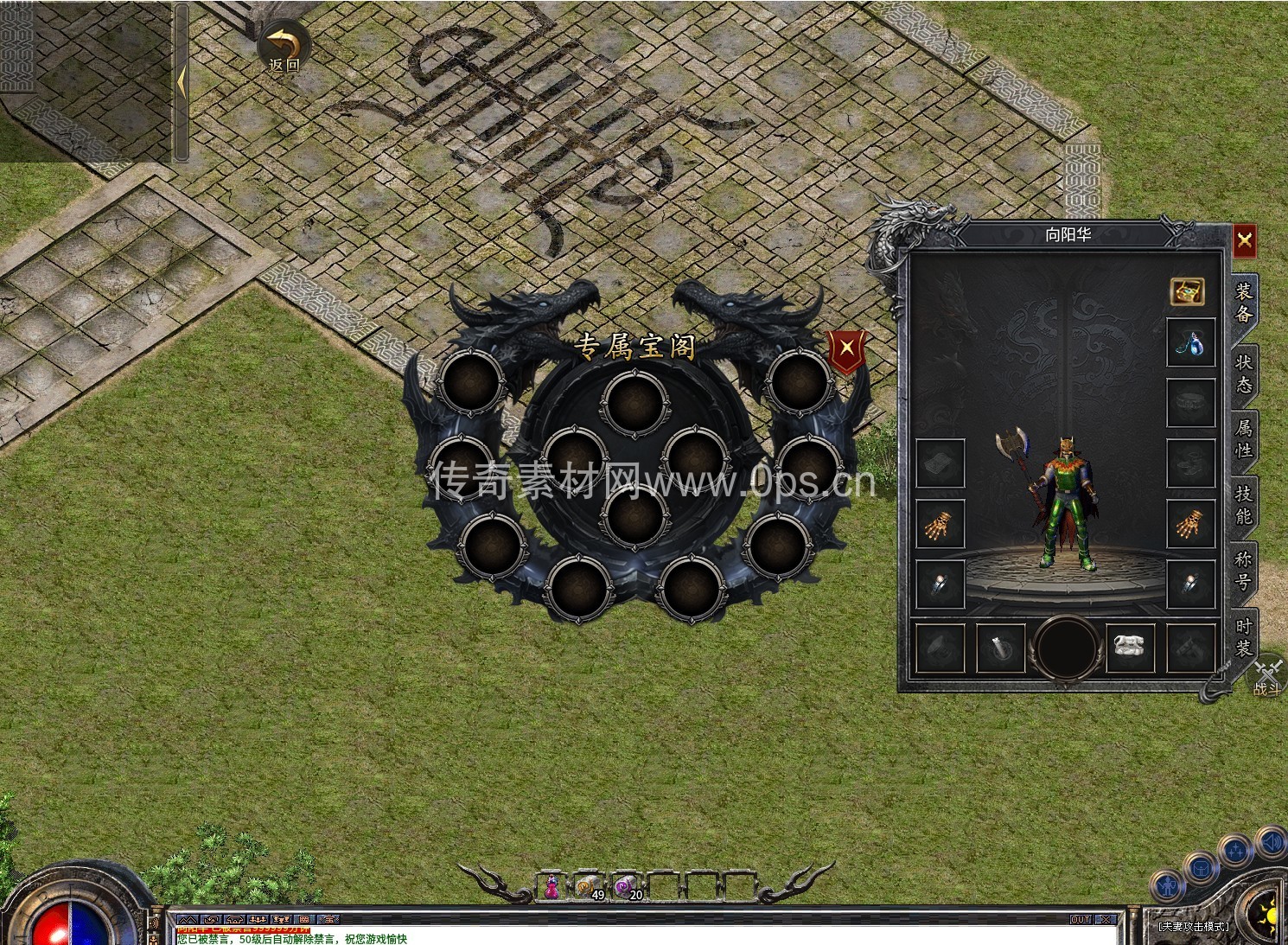Click the 夫妻攻击模式 attack mode label
The image size is (1288, 945).
coord(1193,926)
